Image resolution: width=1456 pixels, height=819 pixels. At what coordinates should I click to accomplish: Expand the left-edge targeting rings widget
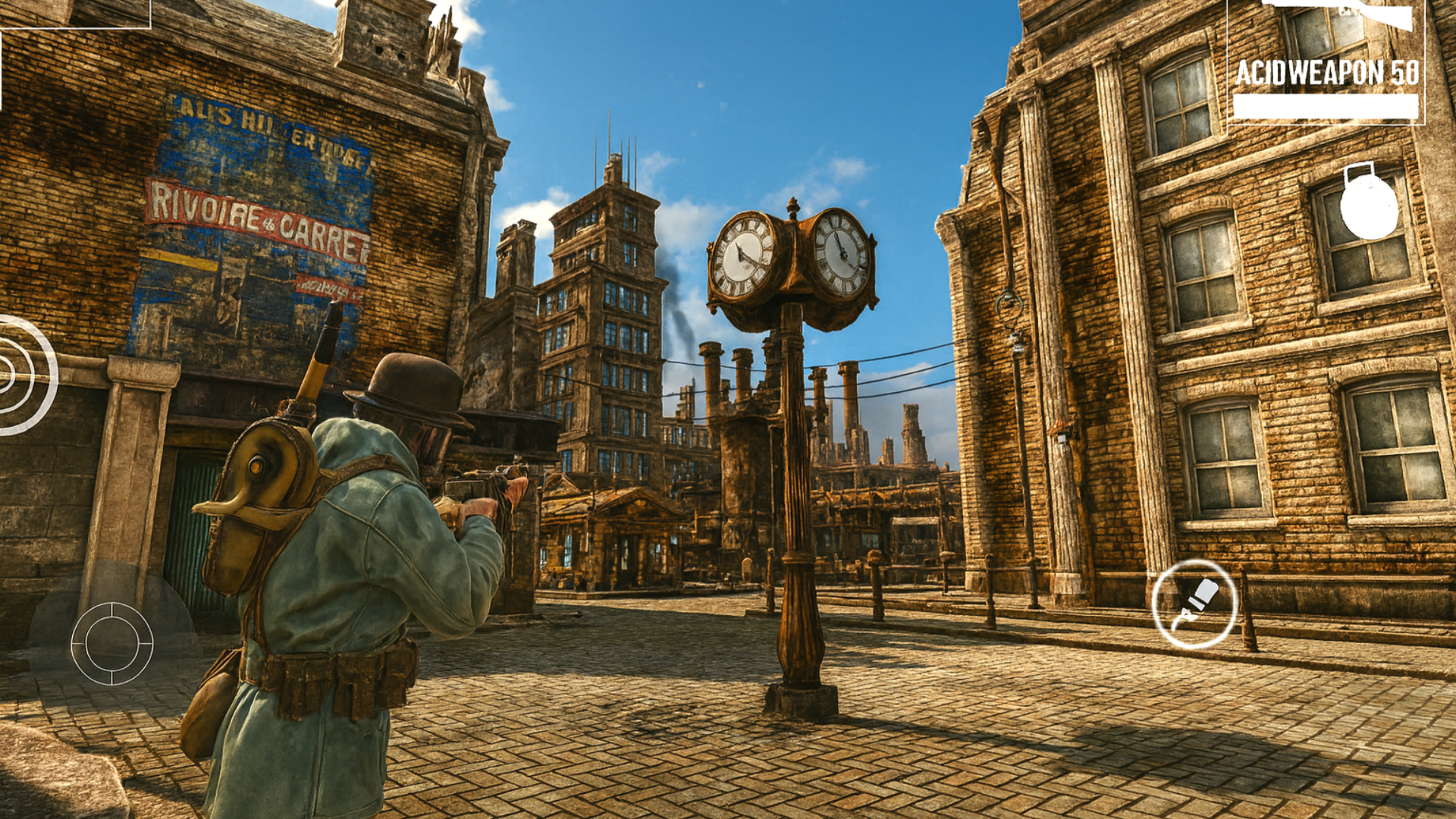[x=15, y=372]
